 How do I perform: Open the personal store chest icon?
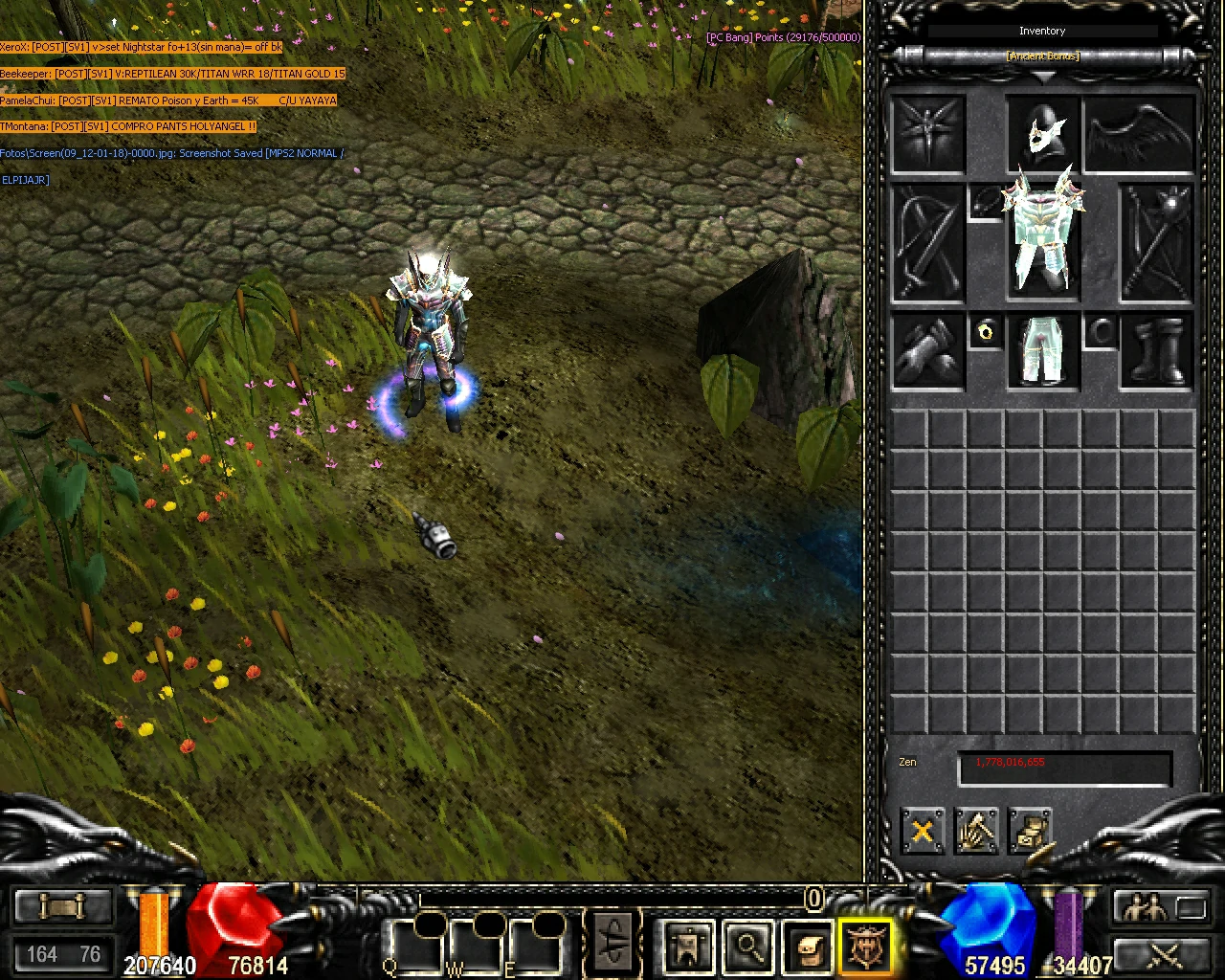(1032, 832)
